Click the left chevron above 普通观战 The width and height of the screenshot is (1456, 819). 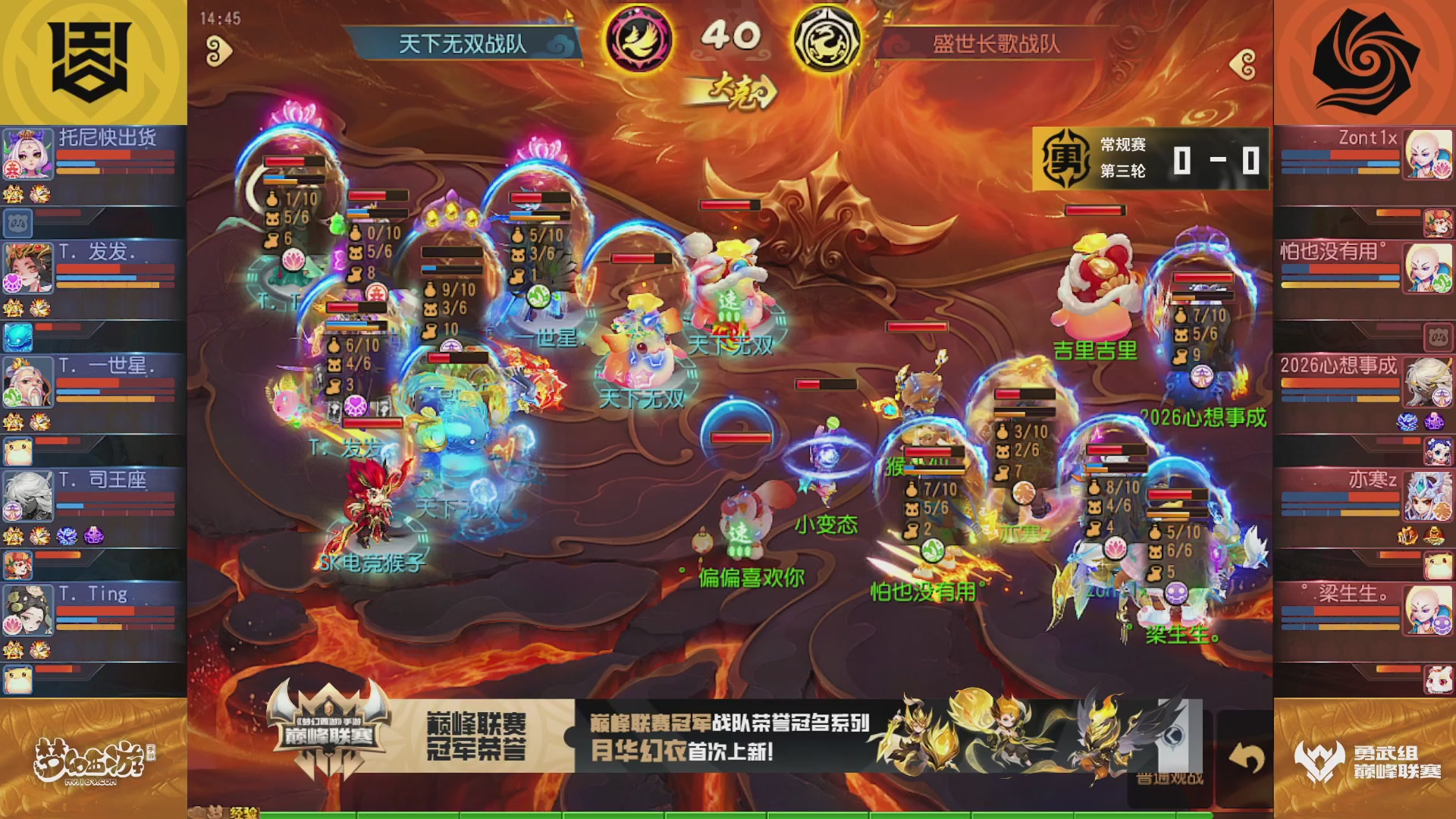pyautogui.click(x=1172, y=736)
